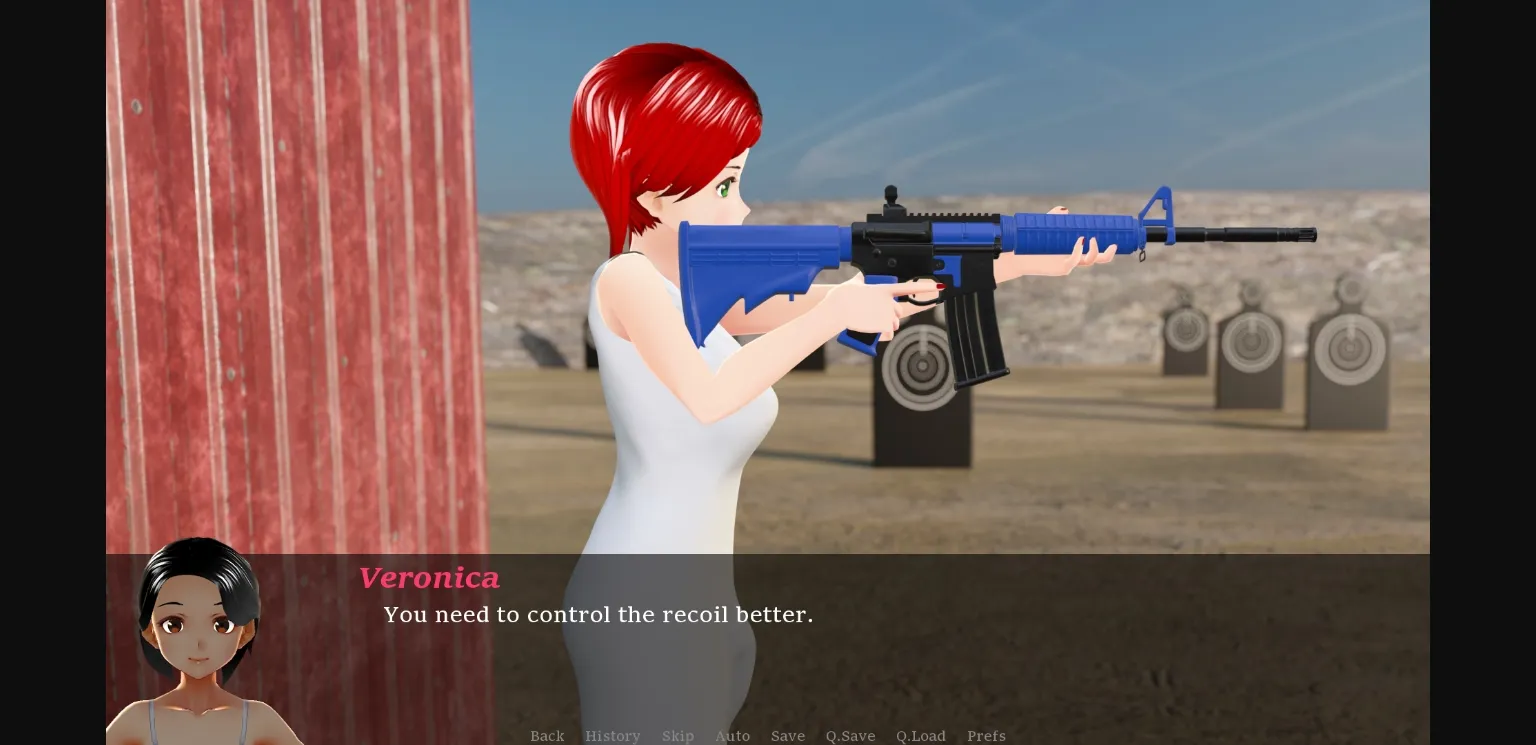Click the Veronica name label
The height and width of the screenshot is (745, 1536).
430,578
